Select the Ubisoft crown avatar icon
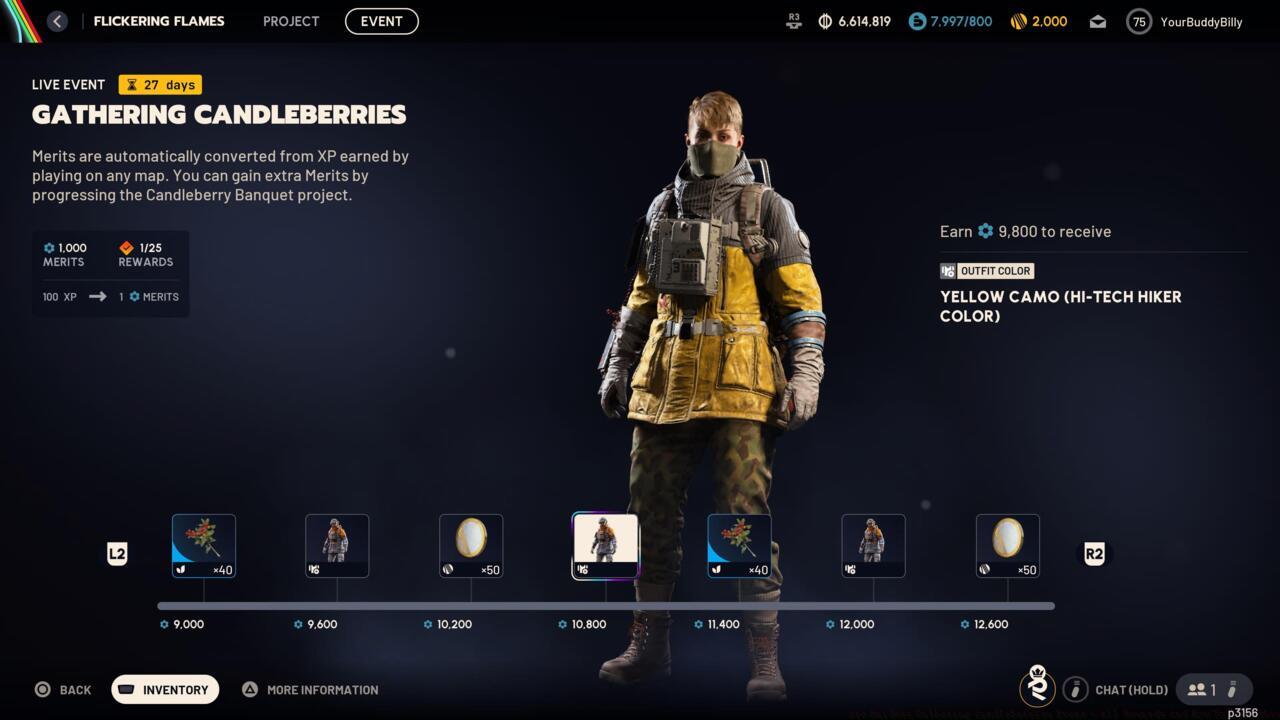This screenshot has height=720, width=1280. coord(1037,689)
